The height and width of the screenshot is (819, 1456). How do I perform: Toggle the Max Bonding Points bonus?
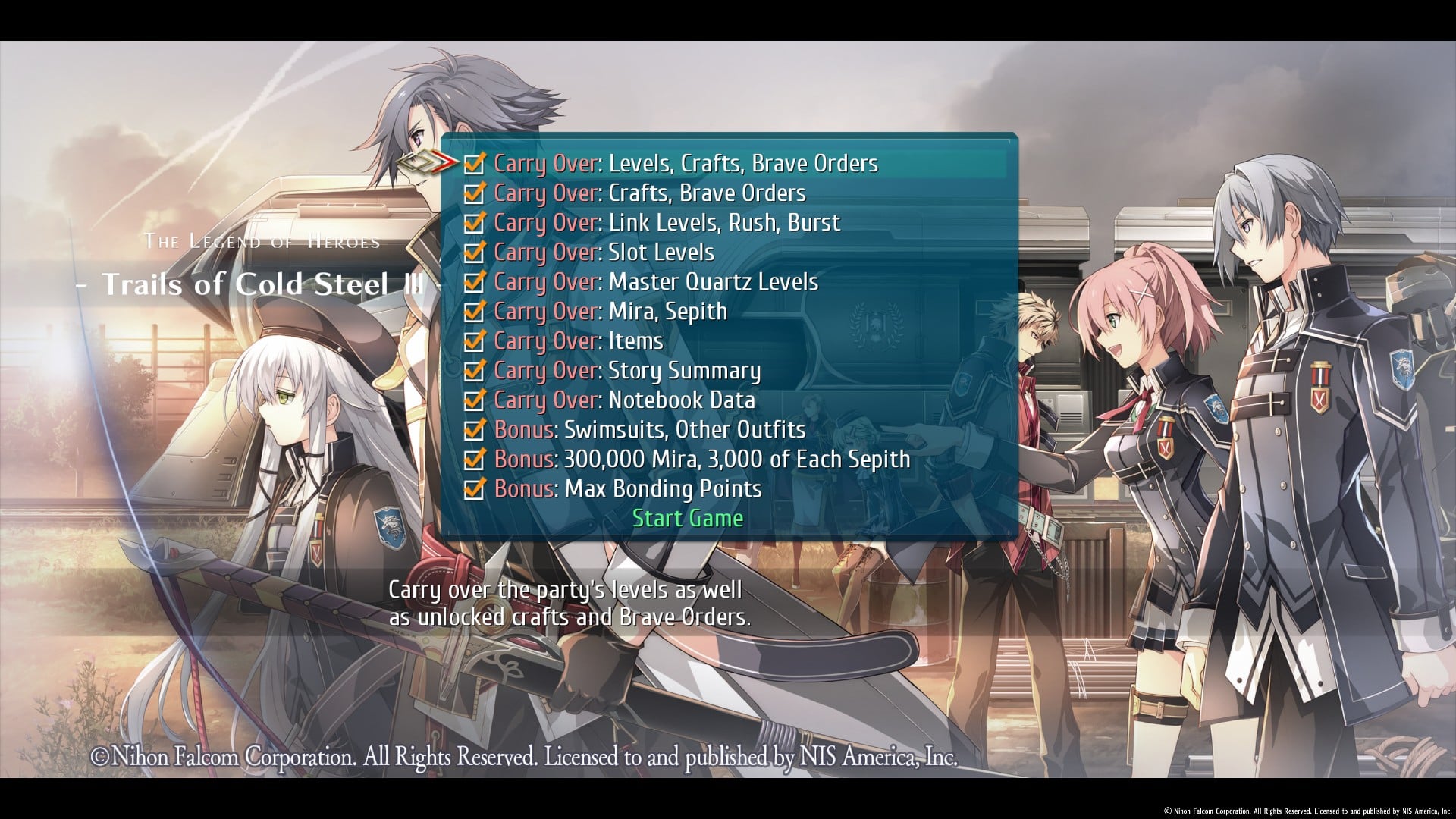point(474,489)
